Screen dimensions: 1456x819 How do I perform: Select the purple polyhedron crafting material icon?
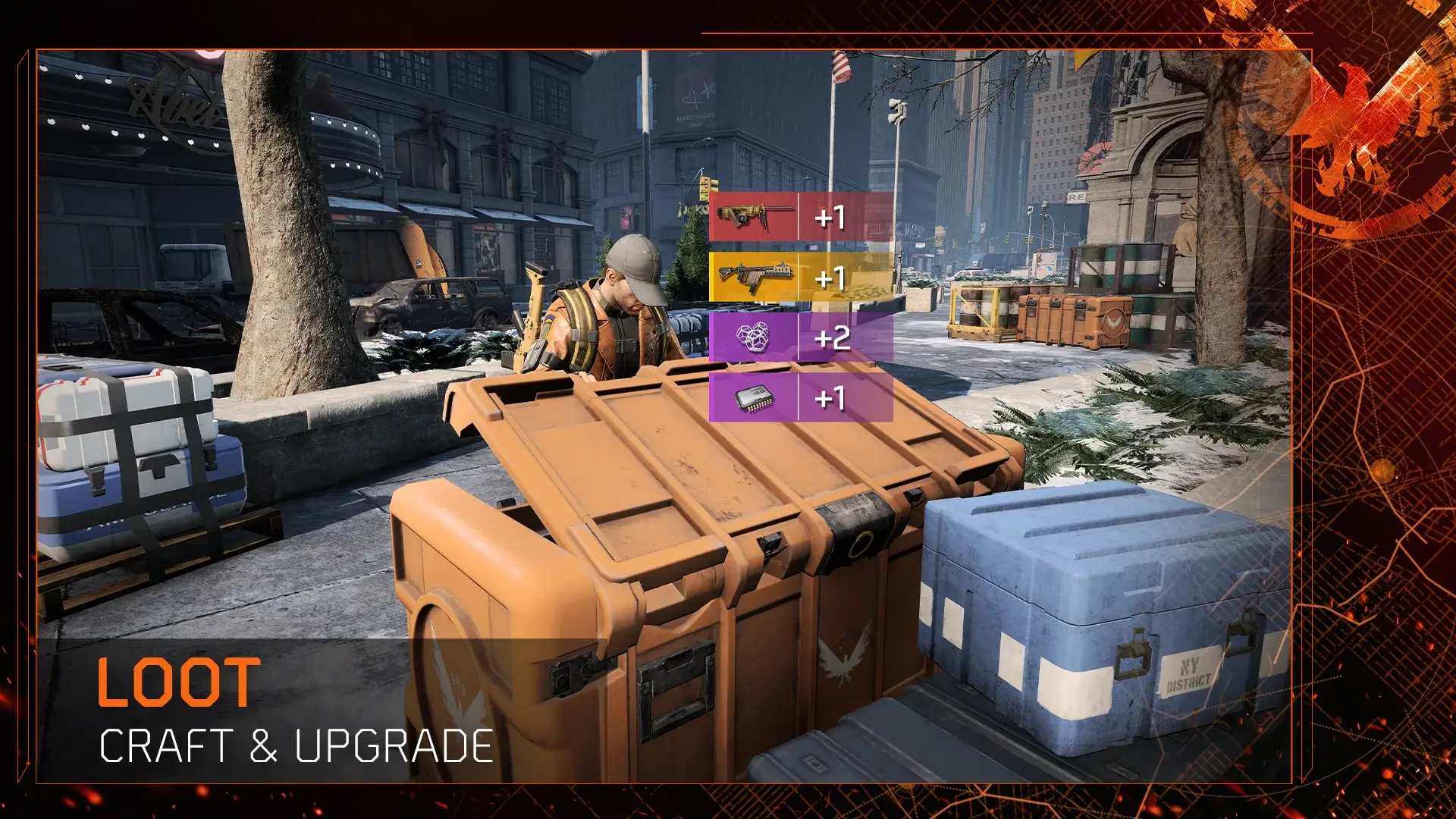pos(753,336)
